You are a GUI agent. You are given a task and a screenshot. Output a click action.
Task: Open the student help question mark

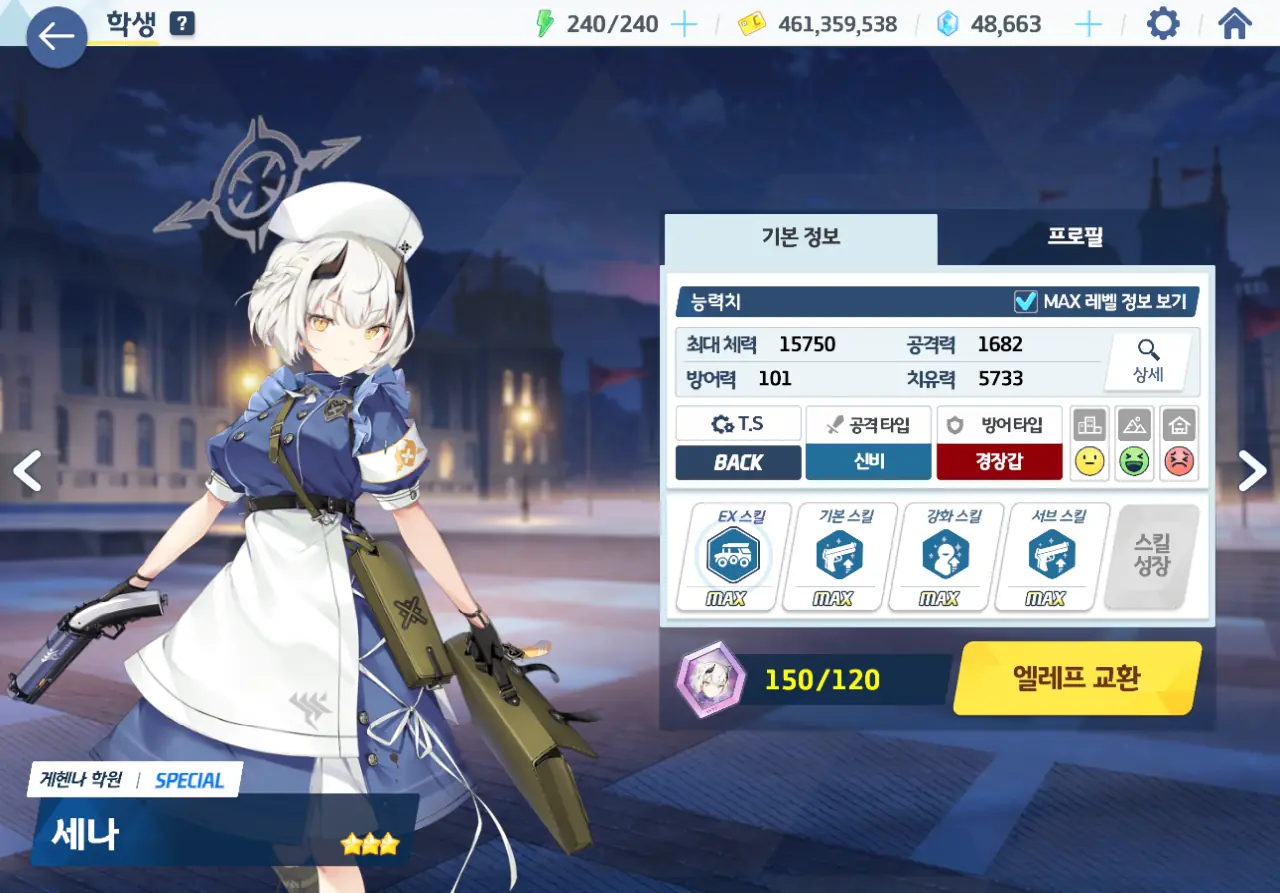coord(182,24)
